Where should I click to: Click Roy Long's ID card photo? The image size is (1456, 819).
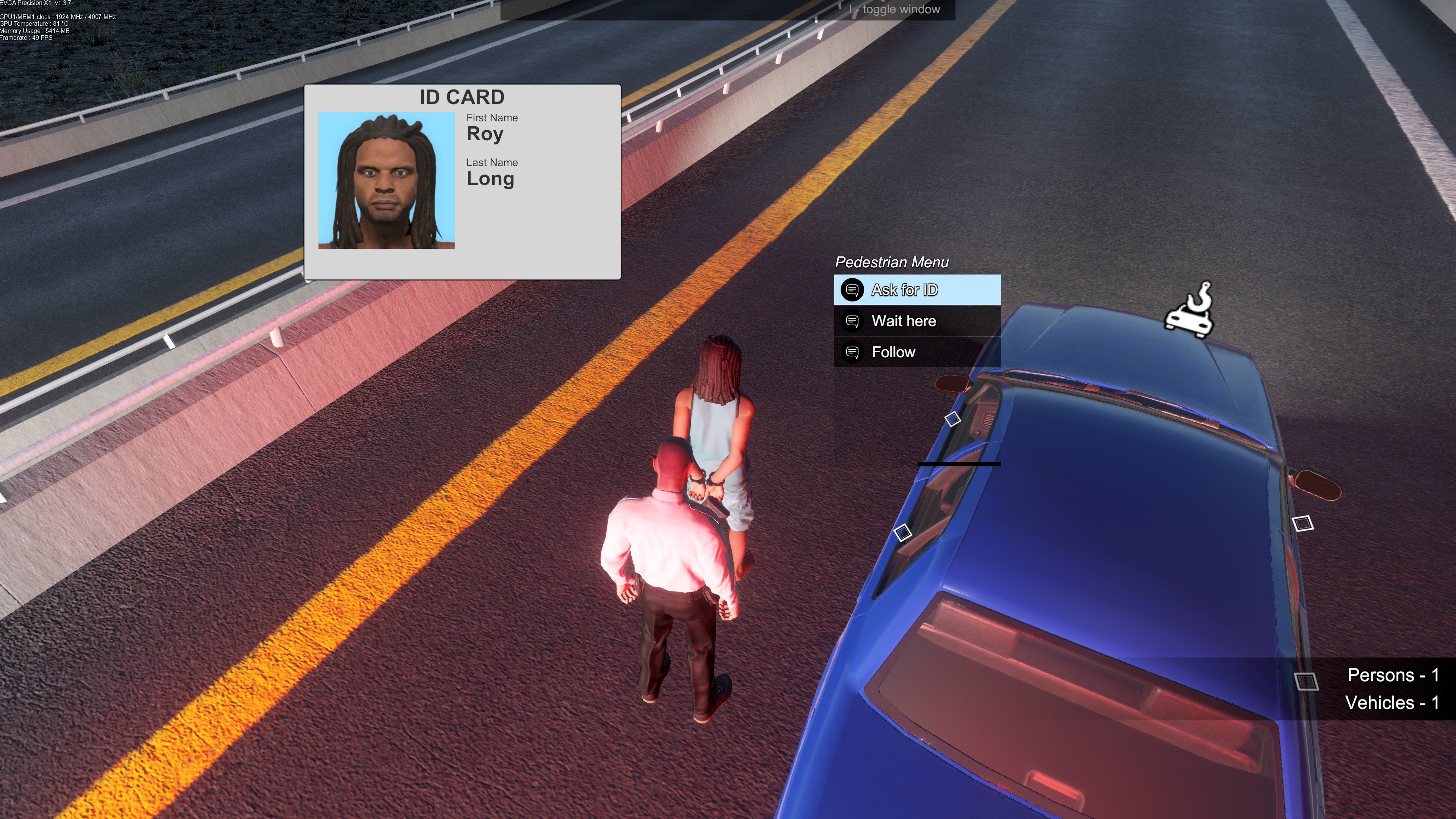387,180
